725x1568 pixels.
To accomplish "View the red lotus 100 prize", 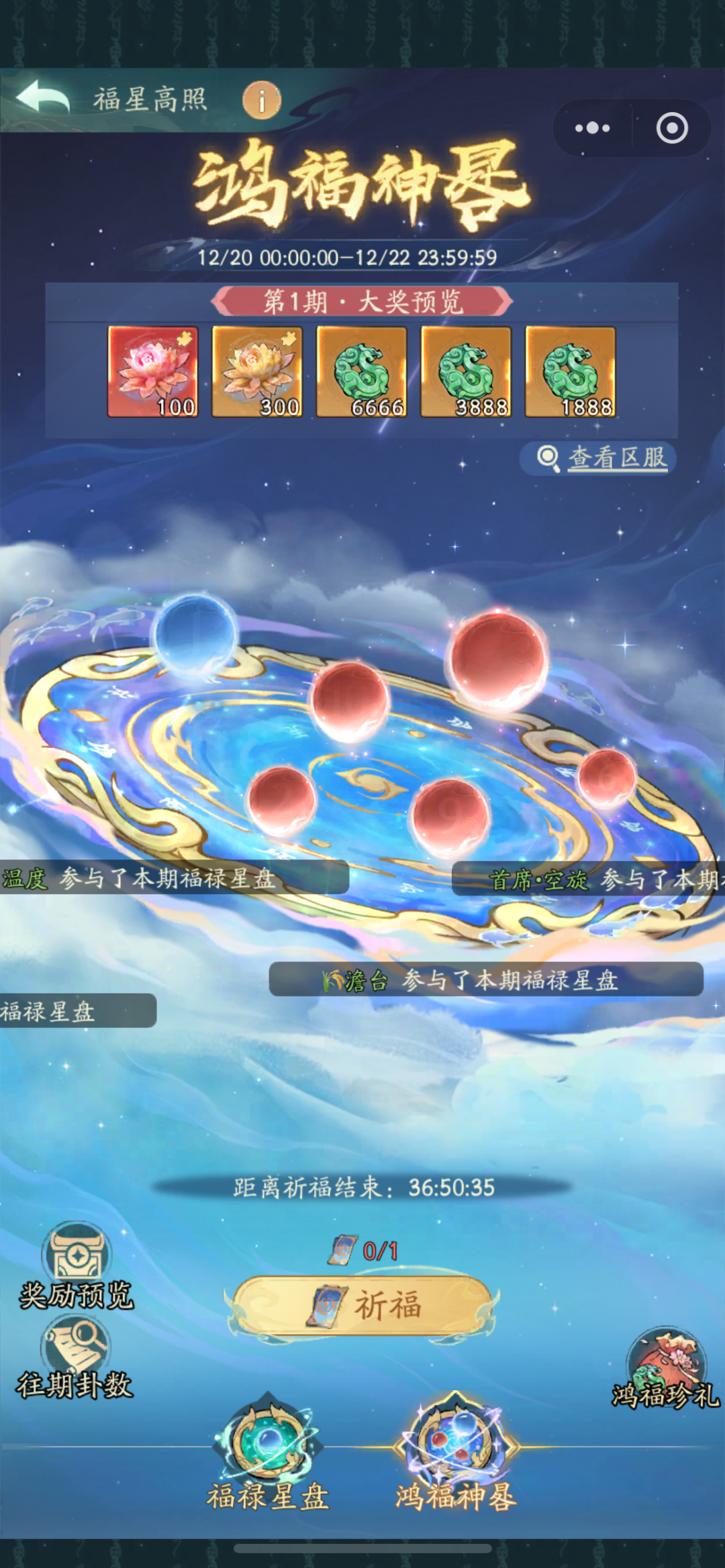I will click(153, 372).
